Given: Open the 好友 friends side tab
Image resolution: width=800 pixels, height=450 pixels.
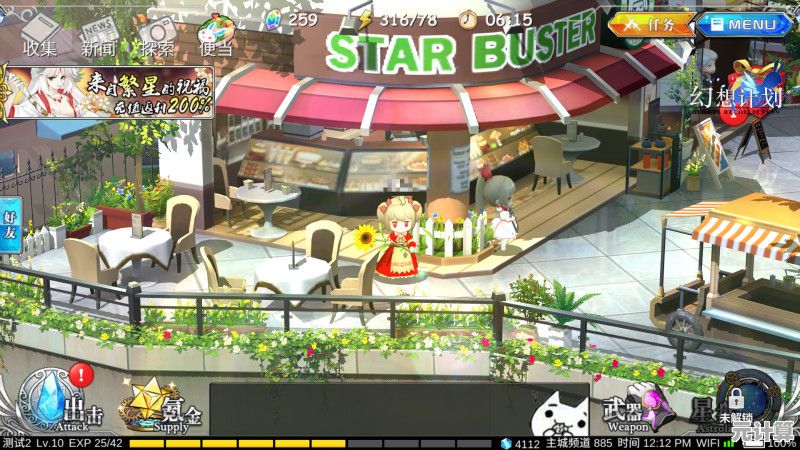Looking at the screenshot, I should [10, 225].
